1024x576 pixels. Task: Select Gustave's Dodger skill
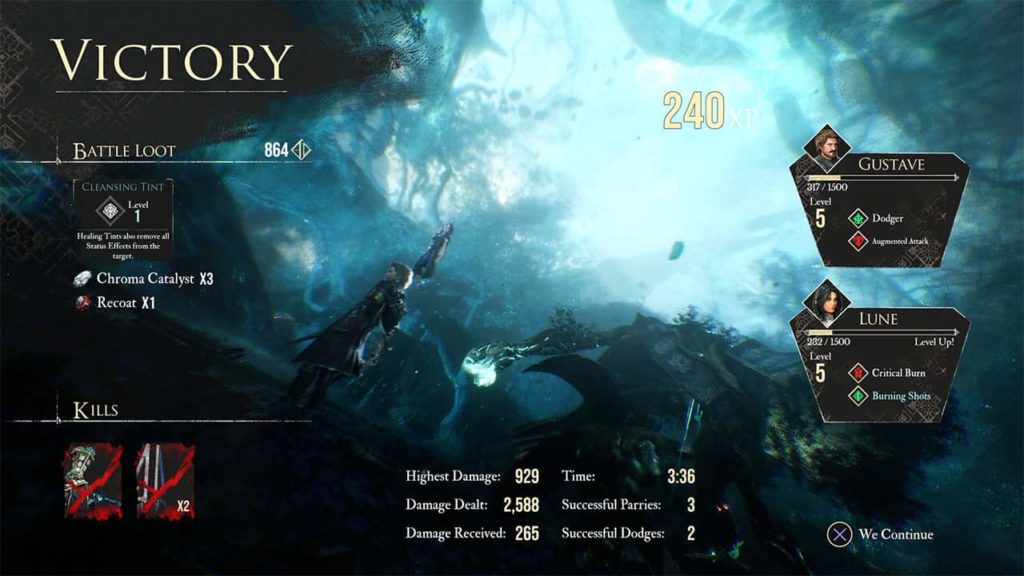pos(885,218)
